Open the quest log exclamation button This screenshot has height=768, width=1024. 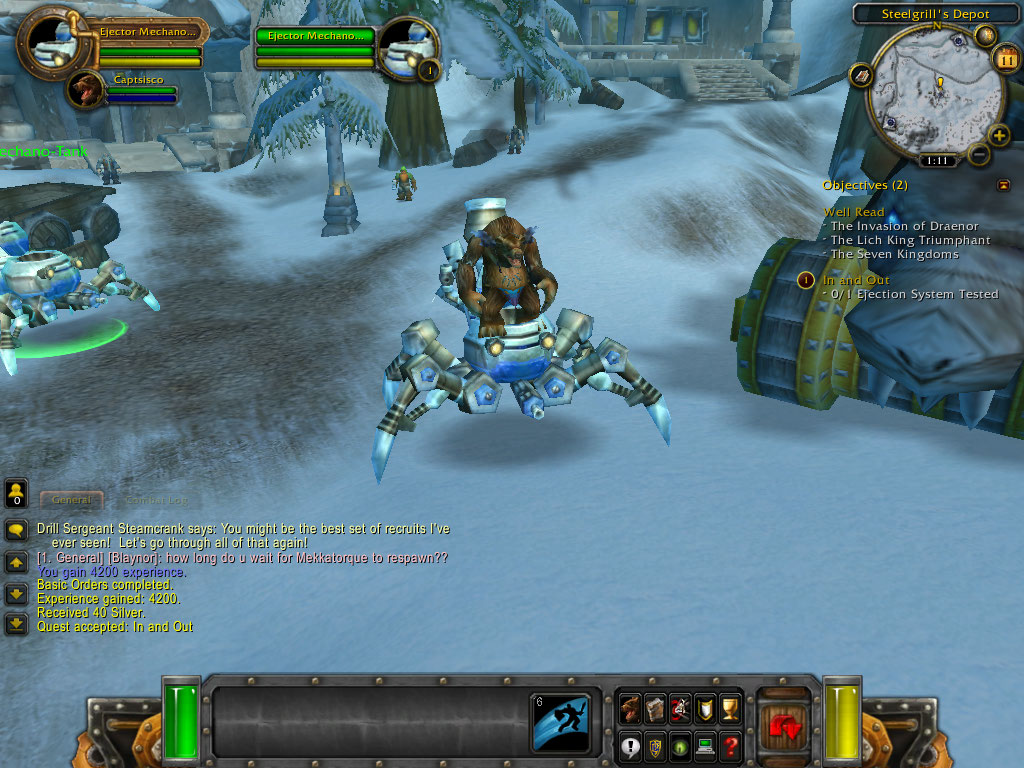630,745
